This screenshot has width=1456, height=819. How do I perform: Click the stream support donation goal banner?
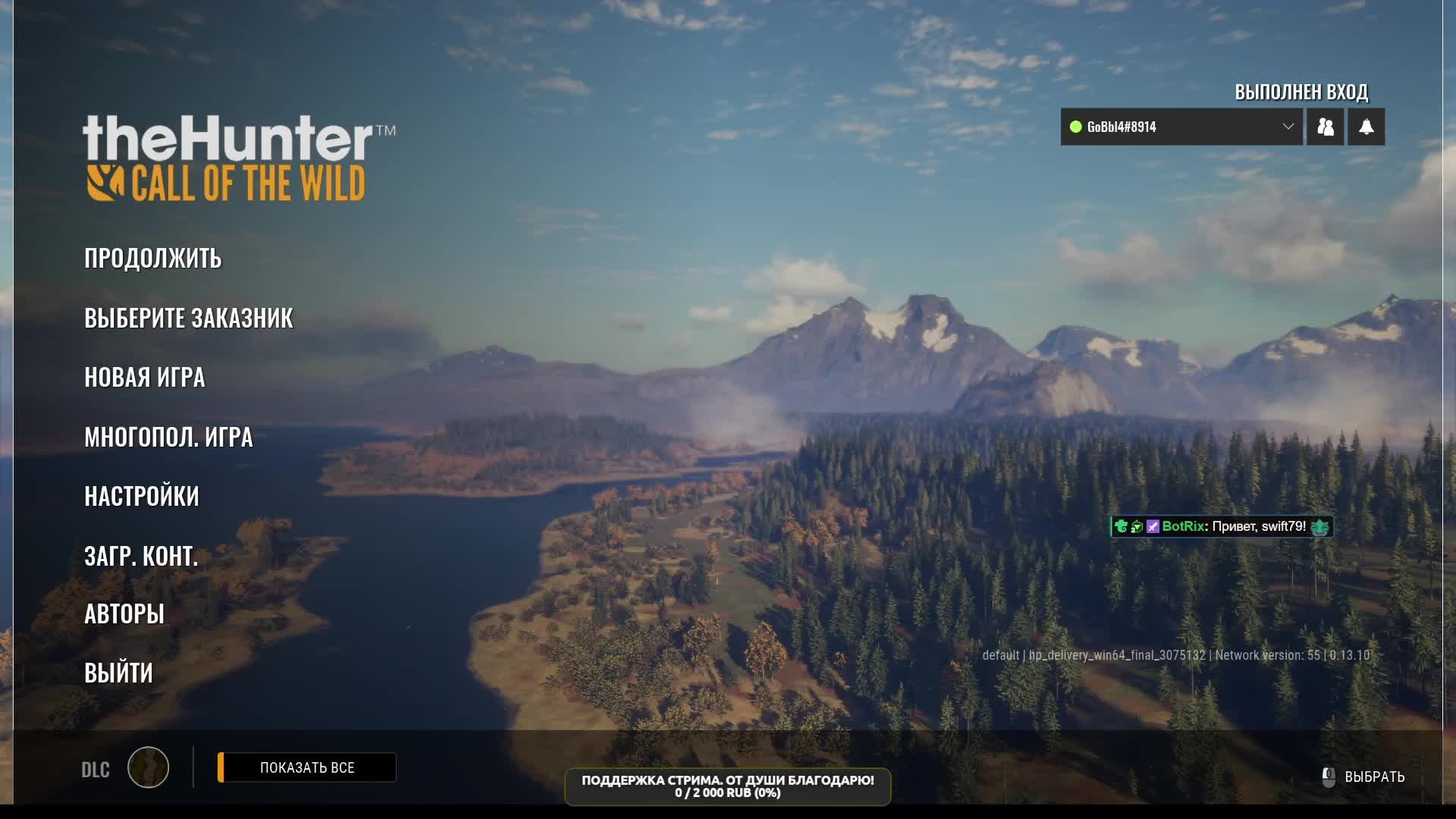tap(727, 786)
